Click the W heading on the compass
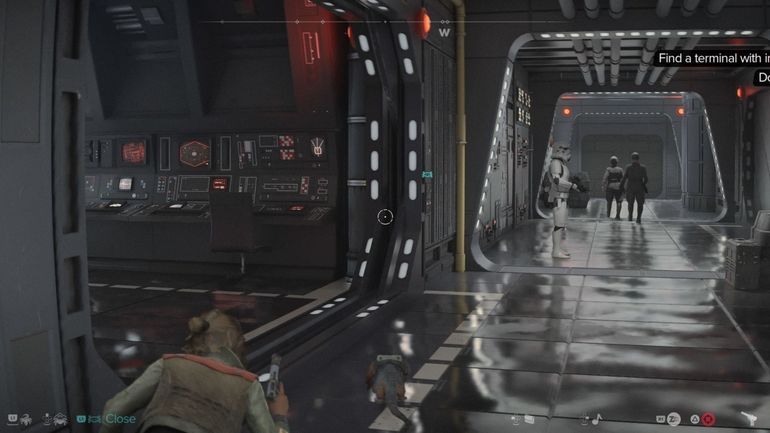The image size is (770, 433). click(x=444, y=32)
